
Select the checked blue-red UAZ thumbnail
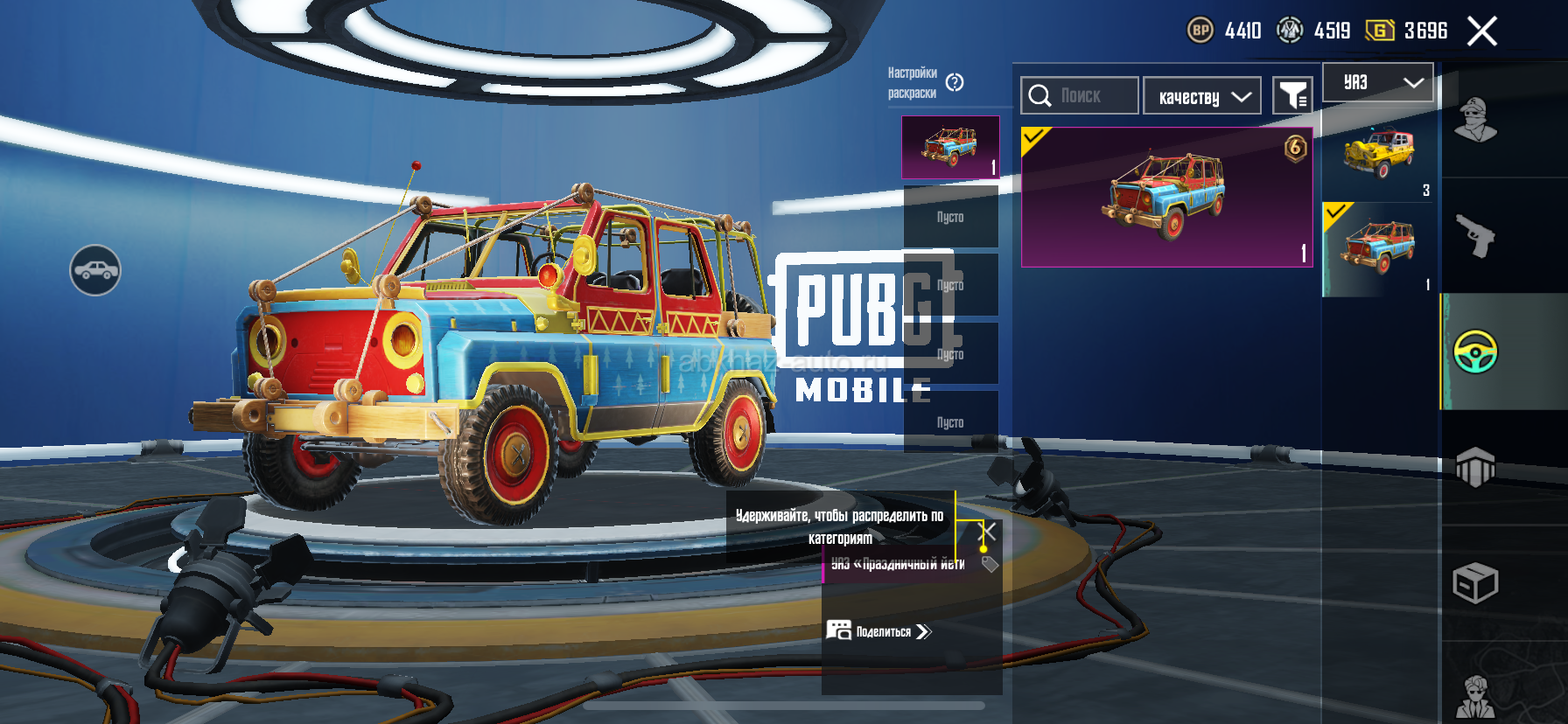click(x=1378, y=248)
